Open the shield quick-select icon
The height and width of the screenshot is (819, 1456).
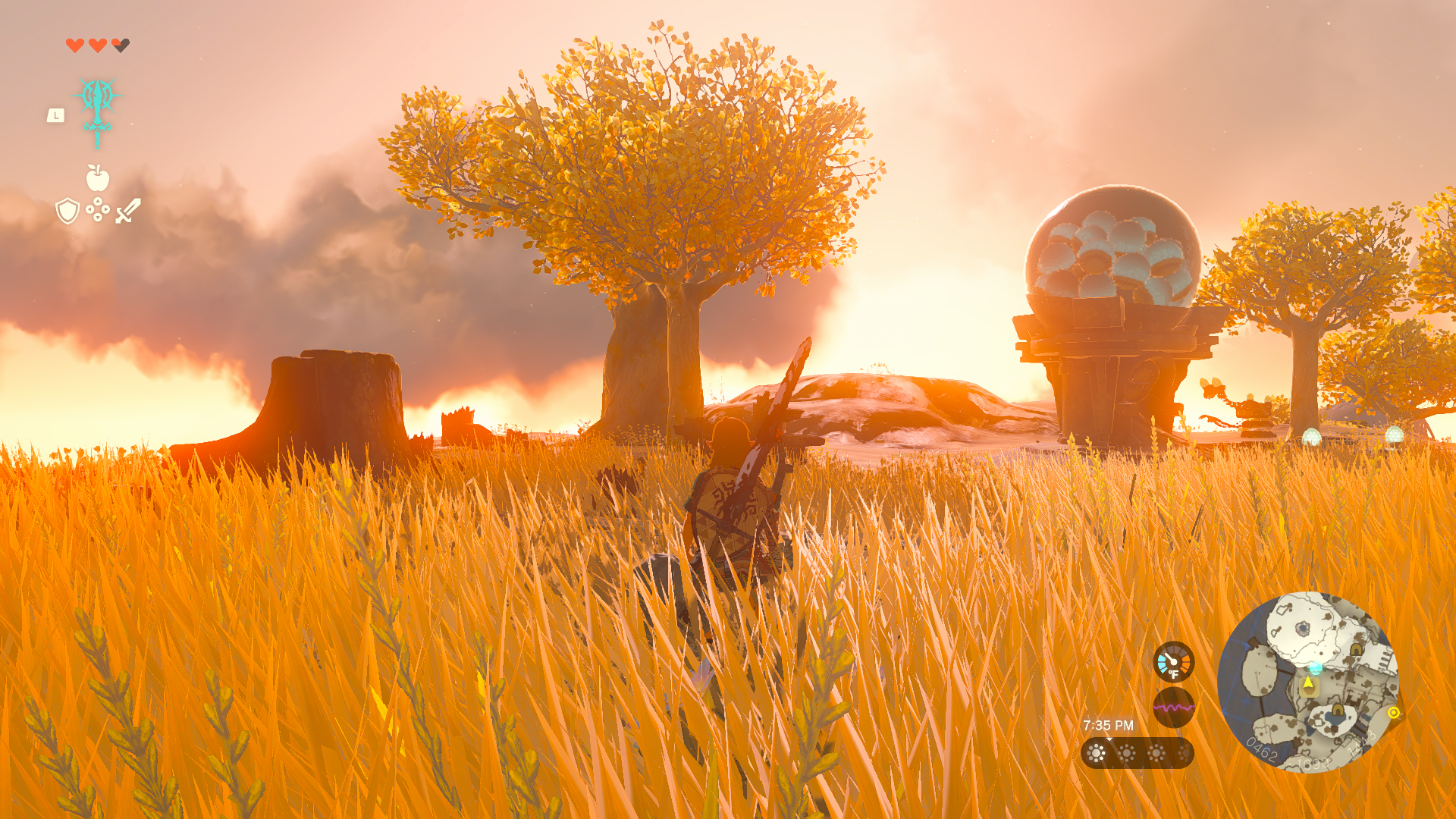click(67, 211)
